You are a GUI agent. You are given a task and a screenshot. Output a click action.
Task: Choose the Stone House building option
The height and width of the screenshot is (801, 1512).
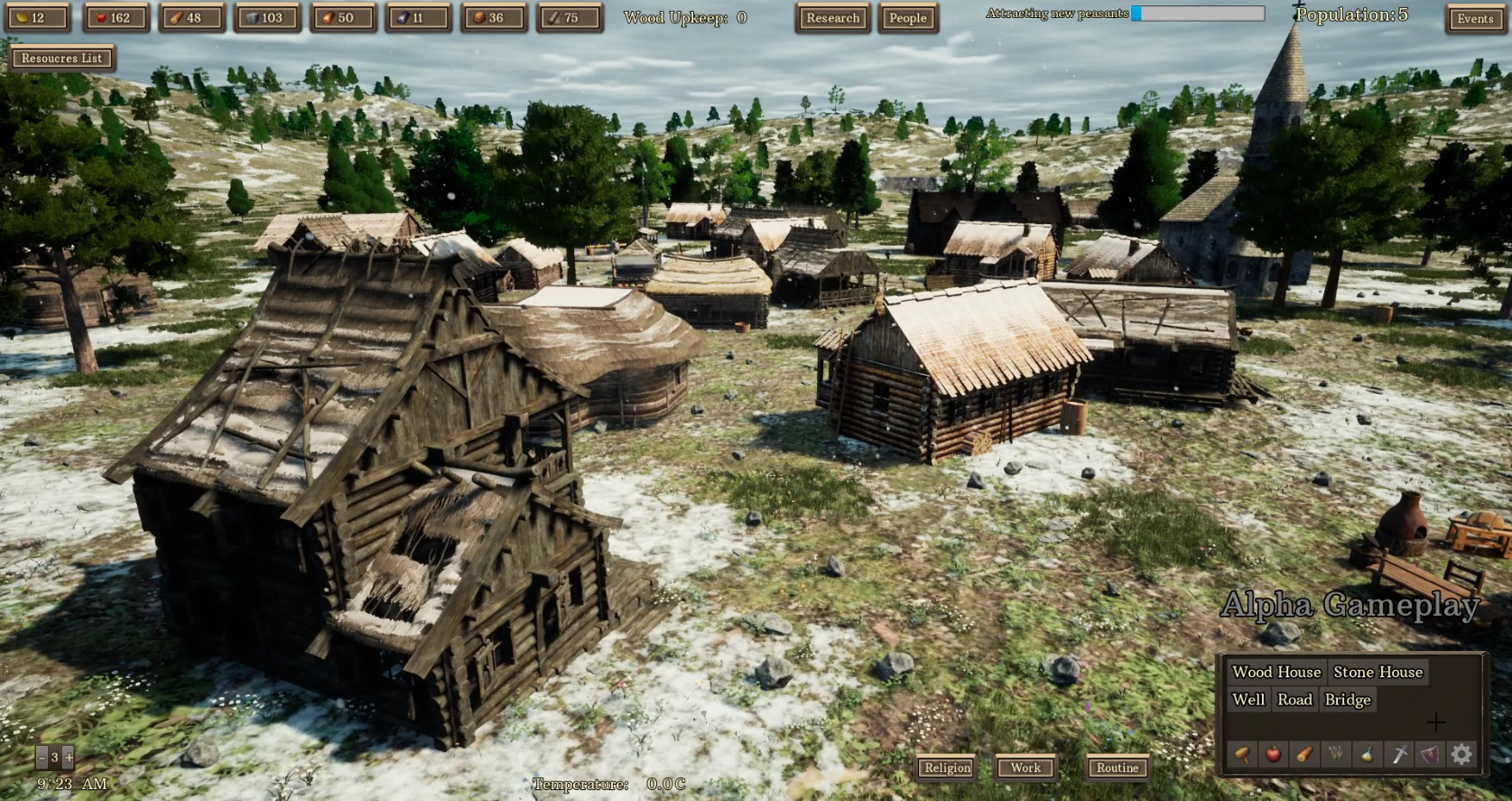point(1377,672)
